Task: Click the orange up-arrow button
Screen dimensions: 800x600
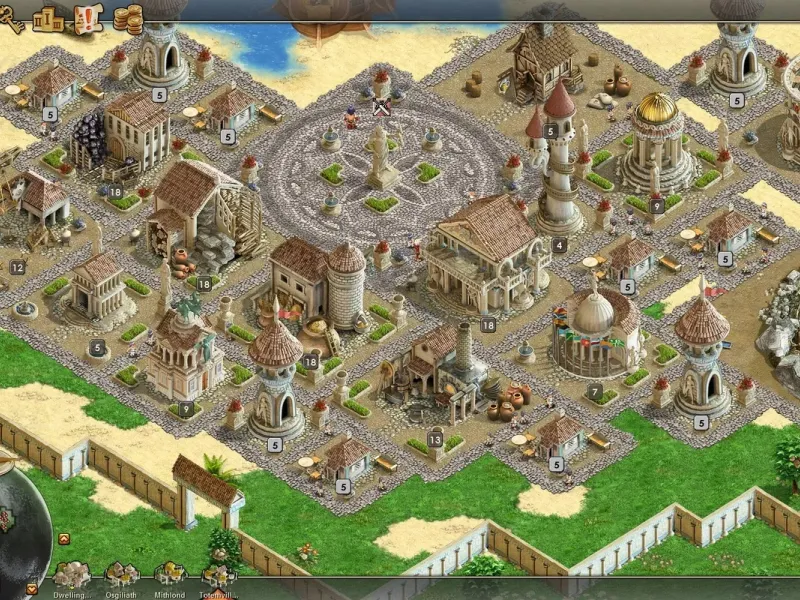Action: (x=64, y=539)
